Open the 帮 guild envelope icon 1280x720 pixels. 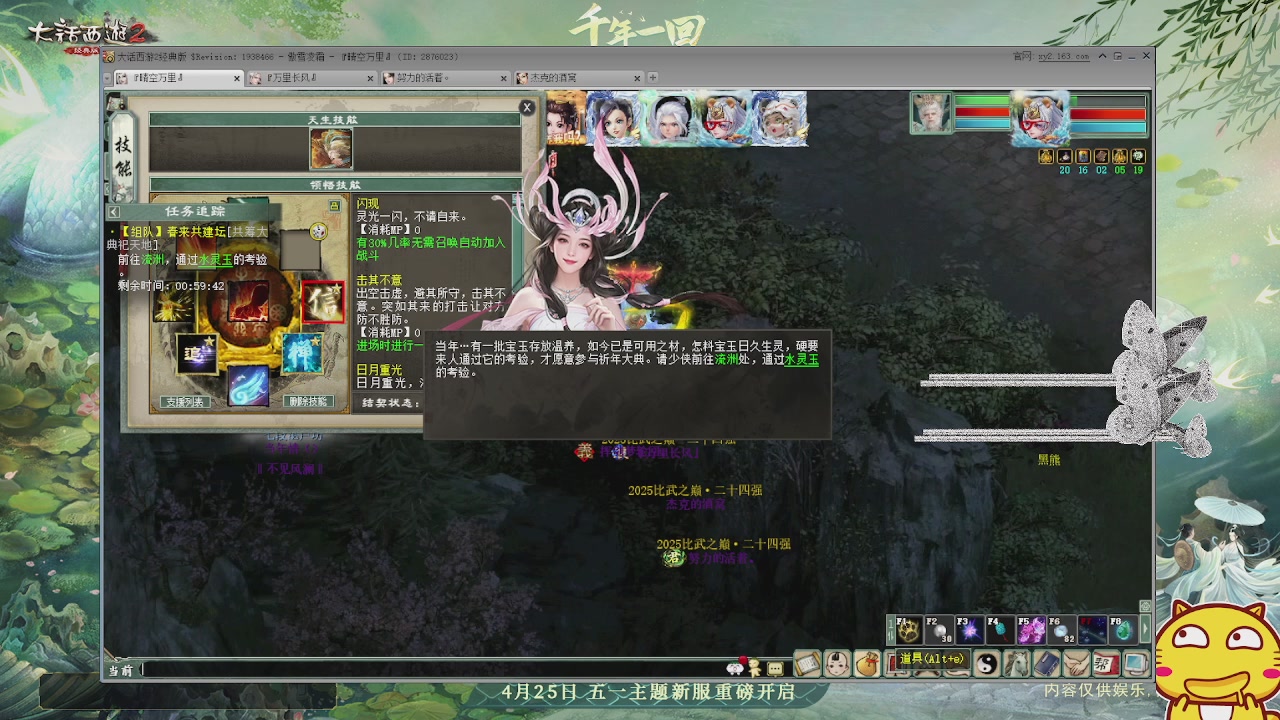1105,665
